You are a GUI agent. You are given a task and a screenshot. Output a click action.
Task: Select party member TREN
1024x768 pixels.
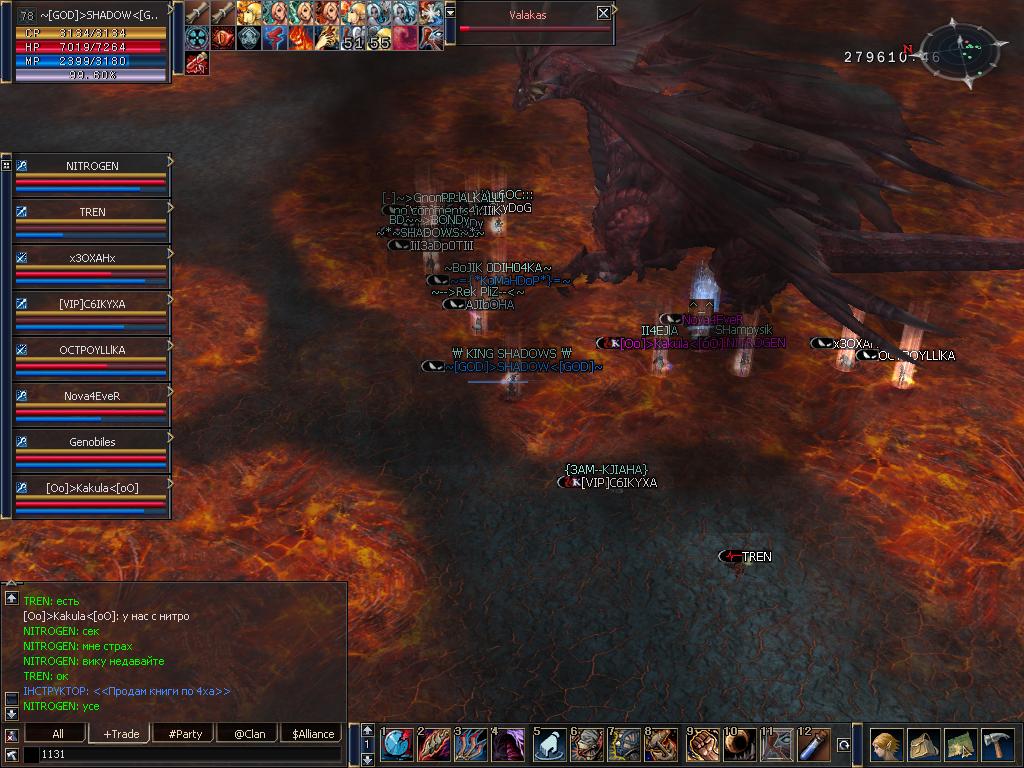coord(92,212)
